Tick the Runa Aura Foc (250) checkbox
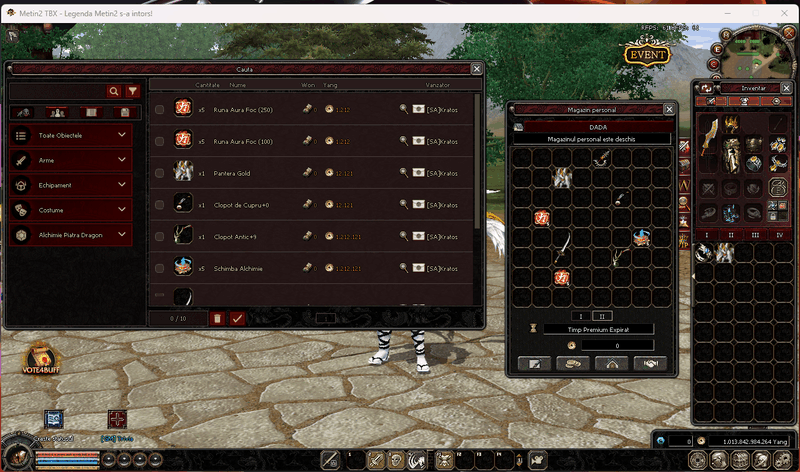 point(160,109)
